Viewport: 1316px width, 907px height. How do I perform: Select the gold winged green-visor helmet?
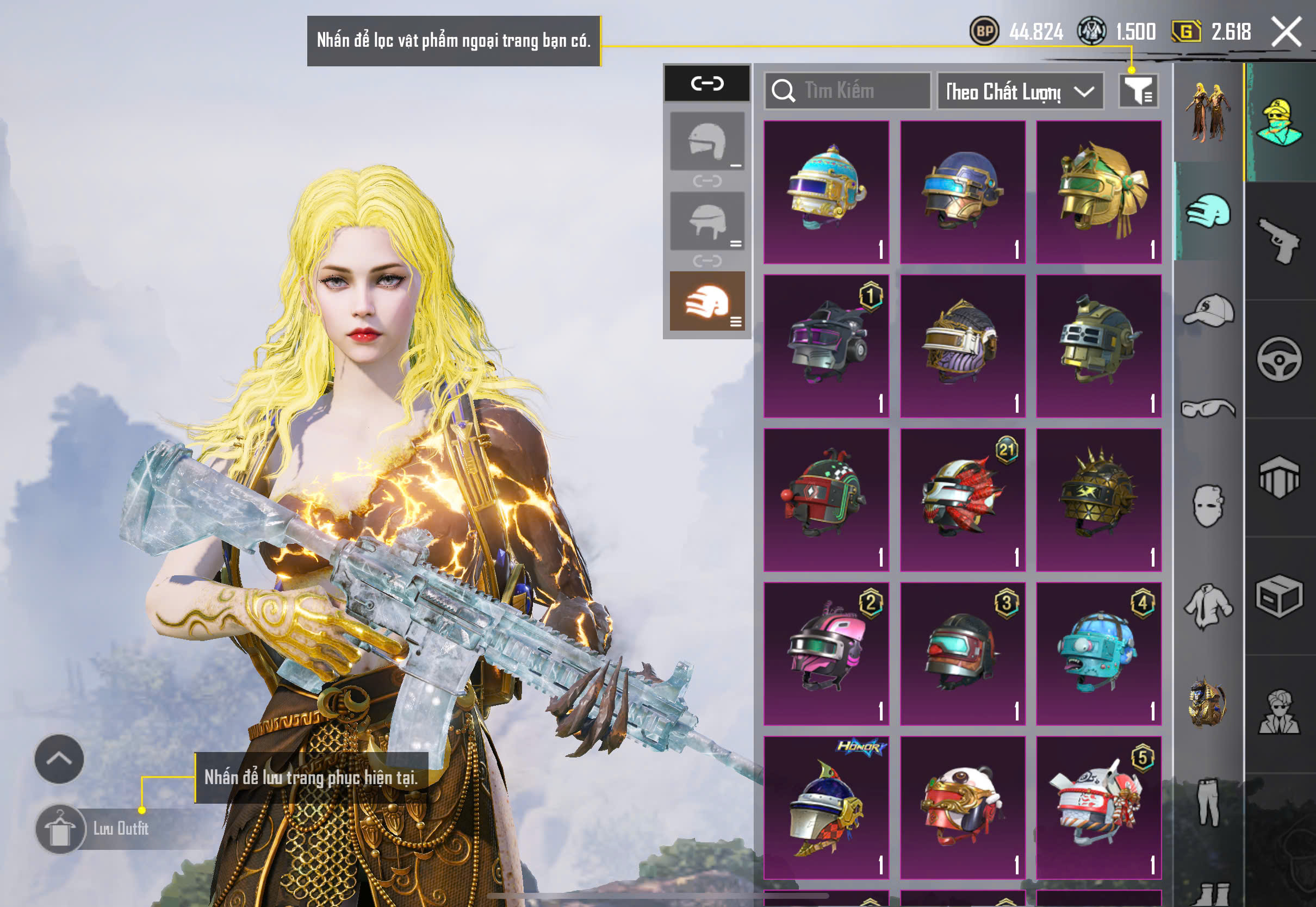pyautogui.click(x=1098, y=192)
